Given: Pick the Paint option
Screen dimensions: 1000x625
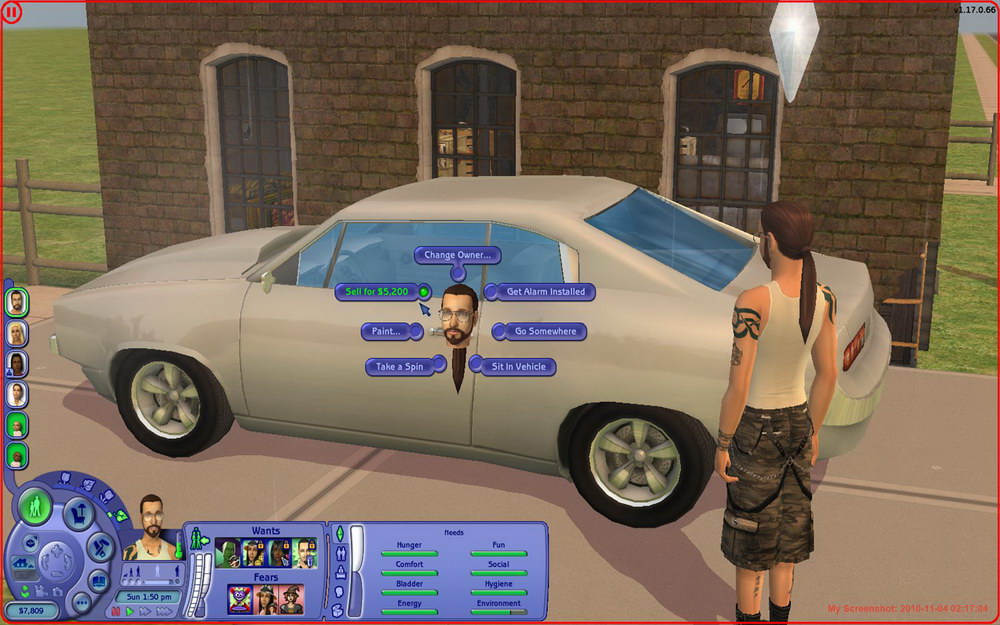Looking at the screenshot, I should 385,331.
